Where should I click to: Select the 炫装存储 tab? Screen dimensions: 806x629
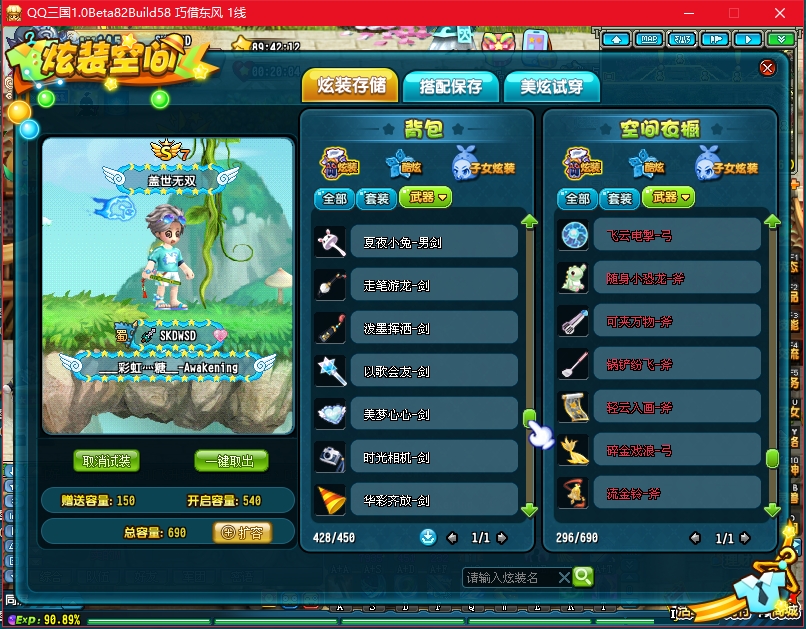[x=350, y=86]
